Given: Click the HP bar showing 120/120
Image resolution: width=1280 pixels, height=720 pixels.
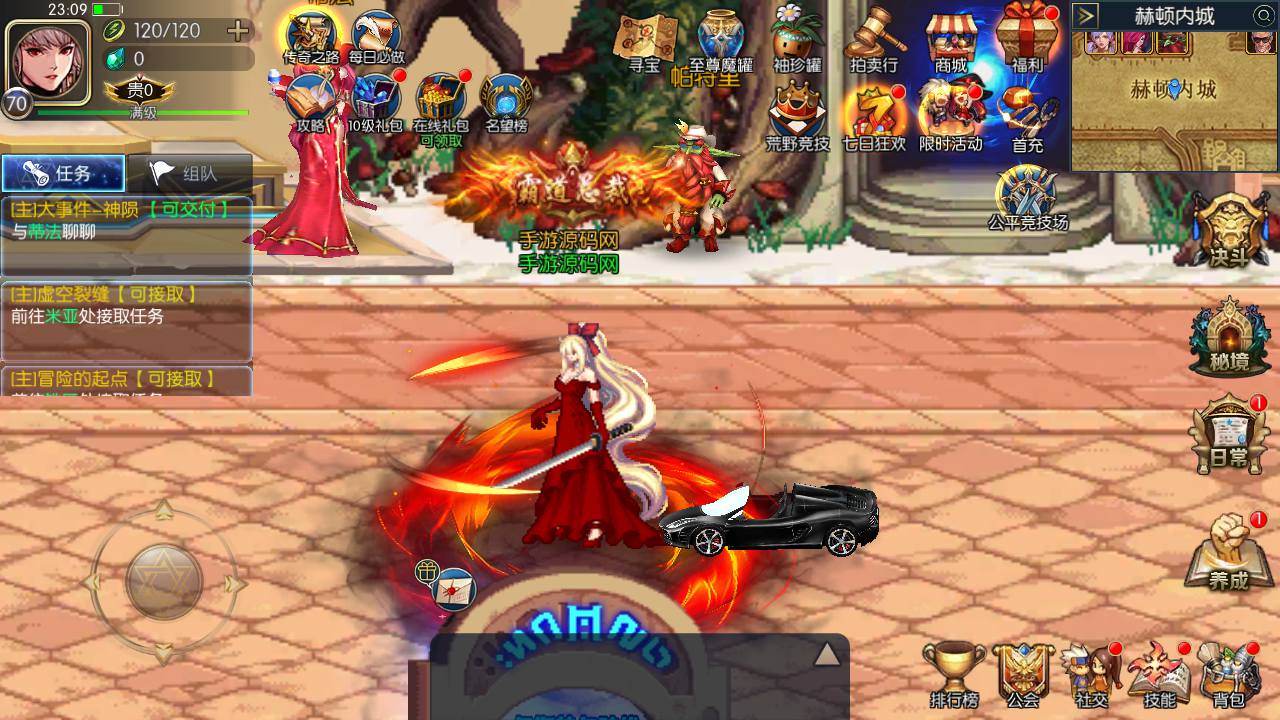Looking at the screenshot, I should [x=160, y=30].
